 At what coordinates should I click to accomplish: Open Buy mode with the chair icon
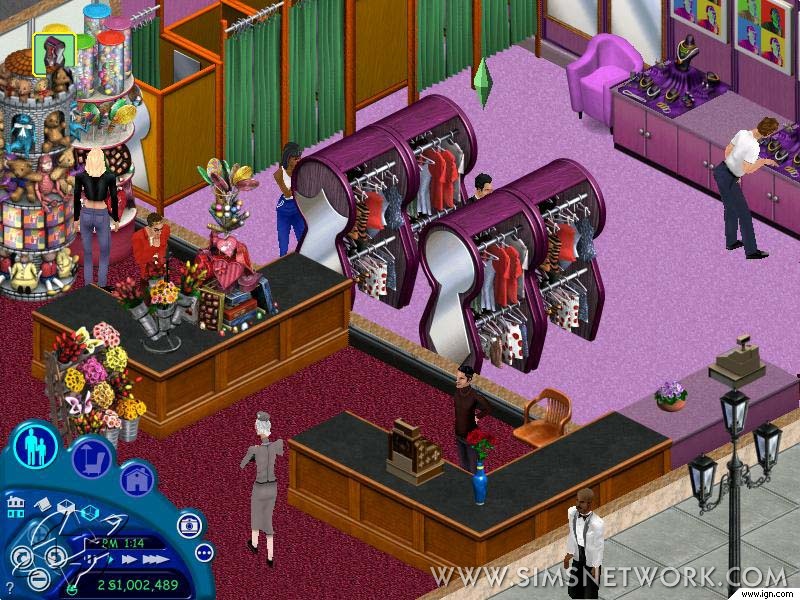point(91,458)
